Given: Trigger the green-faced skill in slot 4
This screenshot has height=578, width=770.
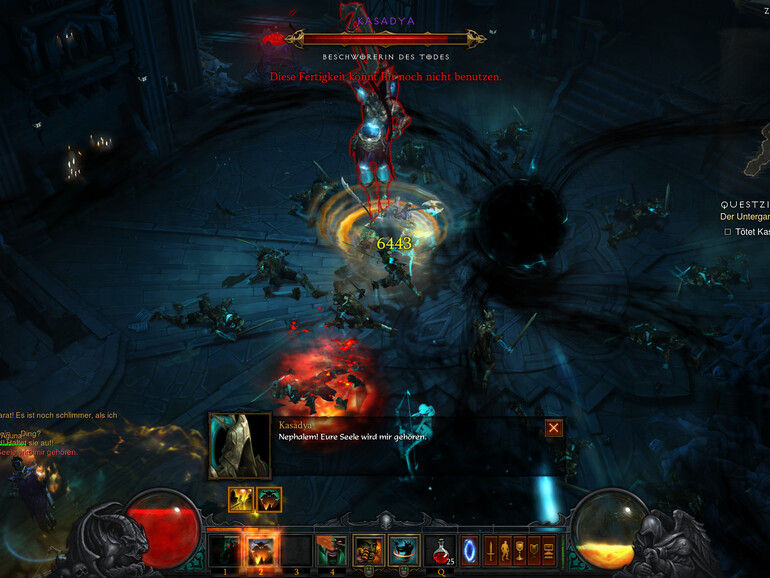Looking at the screenshot, I should point(332,551).
